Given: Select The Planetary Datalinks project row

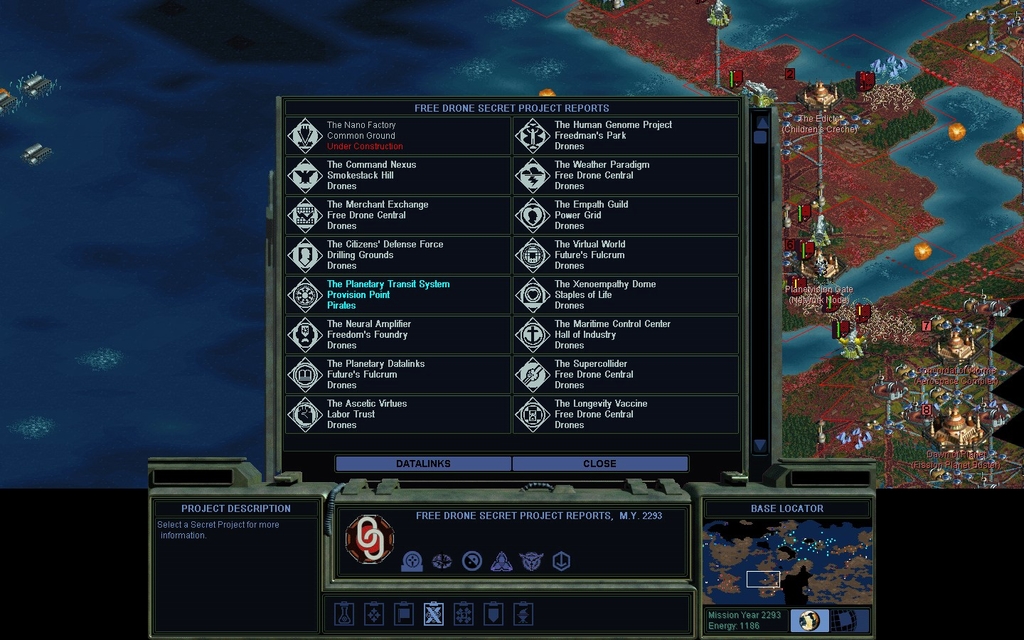Looking at the screenshot, I should [398, 375].
